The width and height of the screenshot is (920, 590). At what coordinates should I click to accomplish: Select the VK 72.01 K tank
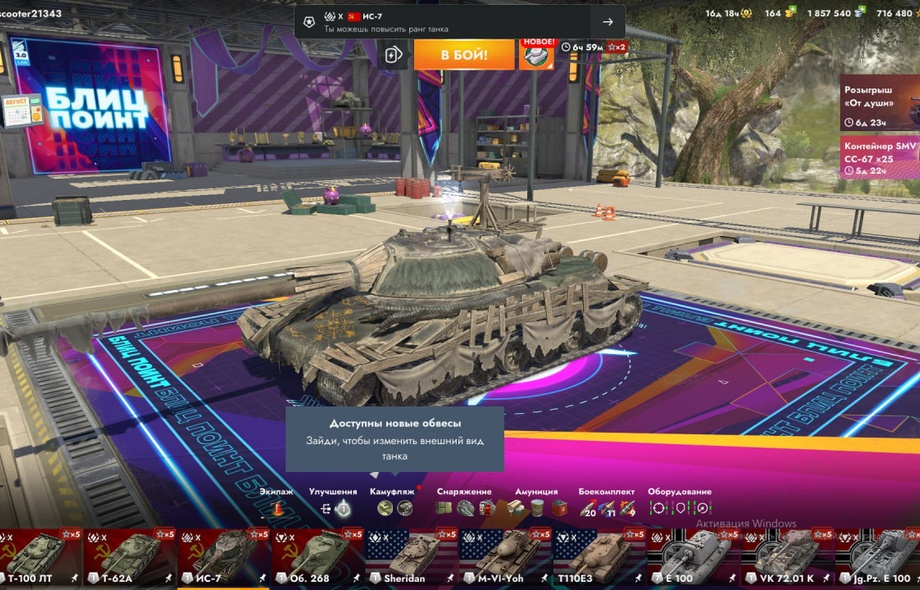pyautogui.click(x=785, y=557)
